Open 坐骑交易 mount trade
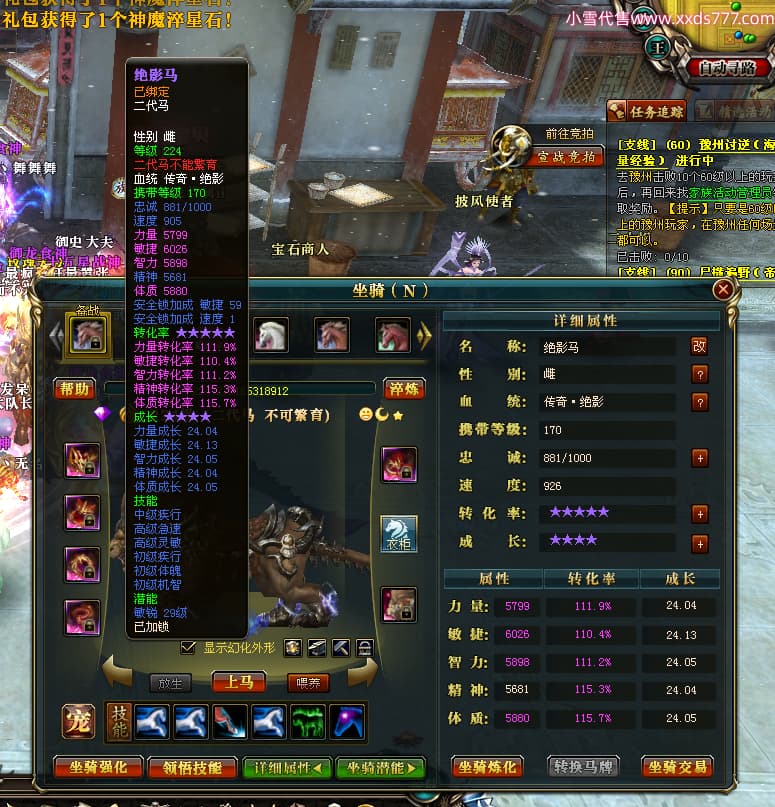This screenshot has height=807, width=775. [677, 767]
